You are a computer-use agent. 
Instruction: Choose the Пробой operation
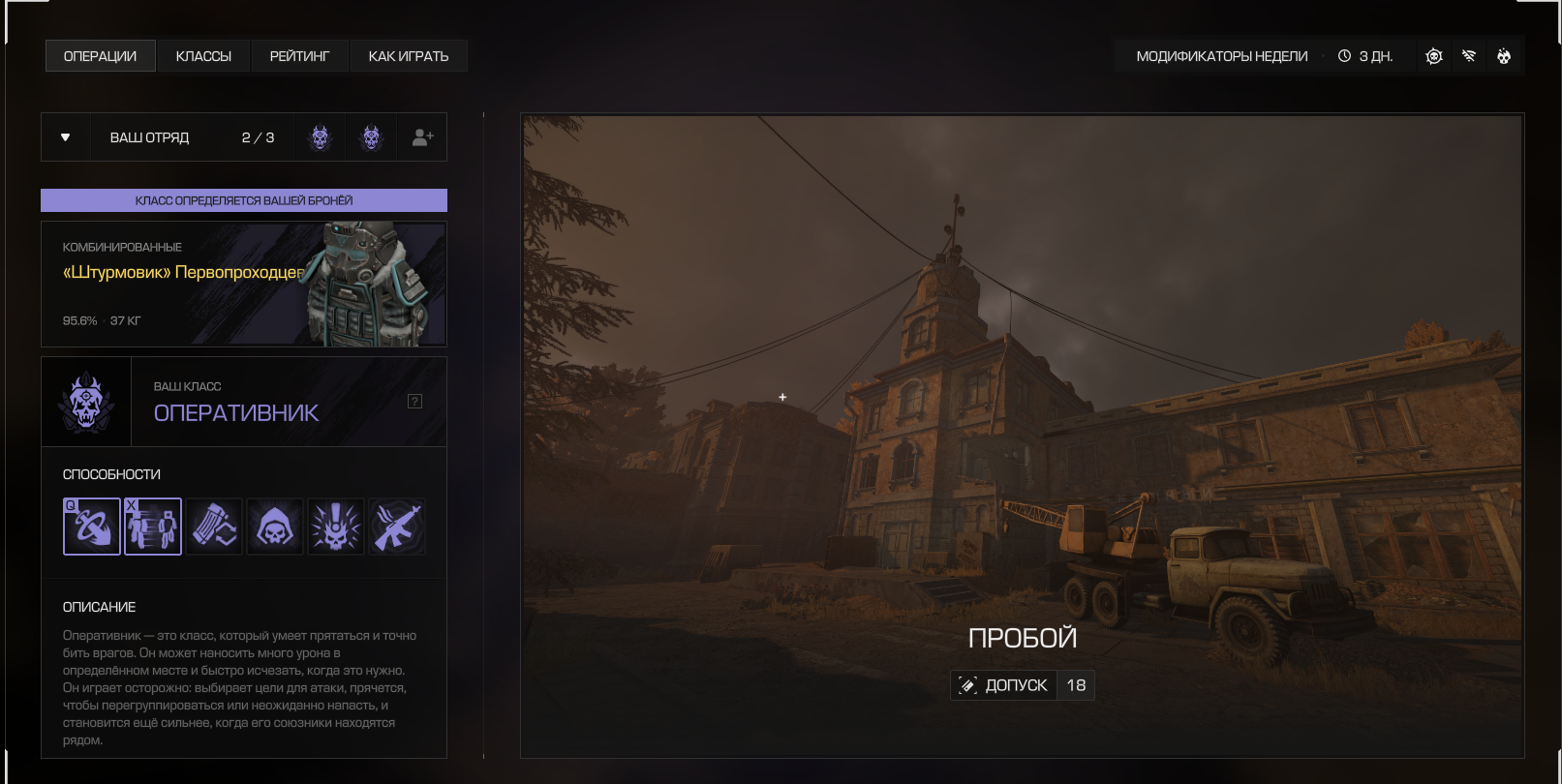tap(1022, 436)
